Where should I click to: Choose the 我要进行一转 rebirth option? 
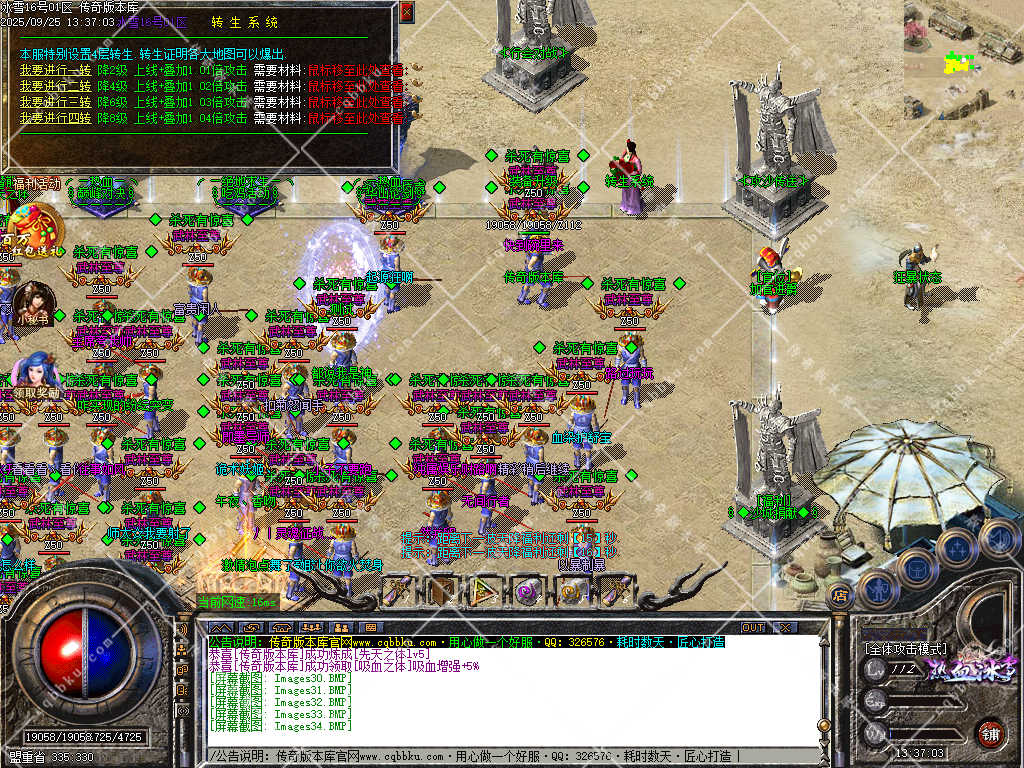coord(55,70)
